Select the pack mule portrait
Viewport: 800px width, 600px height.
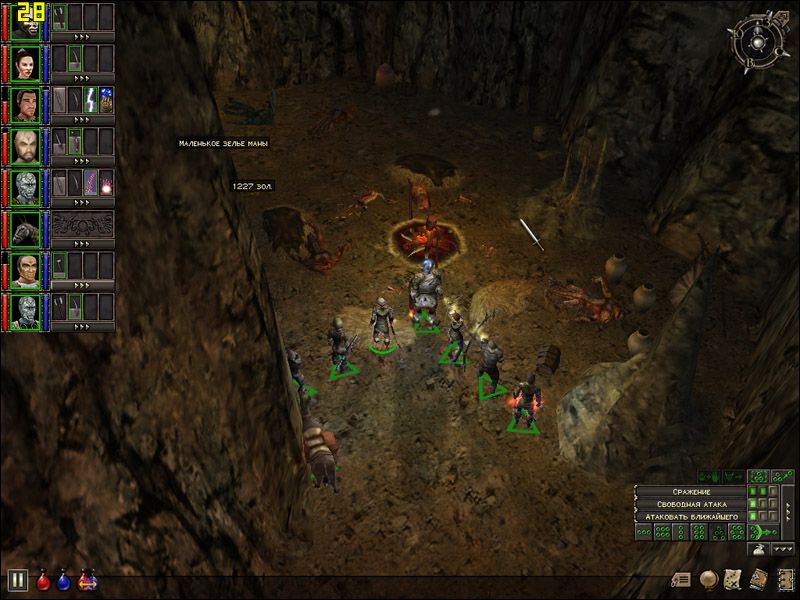tap(26, 226)
